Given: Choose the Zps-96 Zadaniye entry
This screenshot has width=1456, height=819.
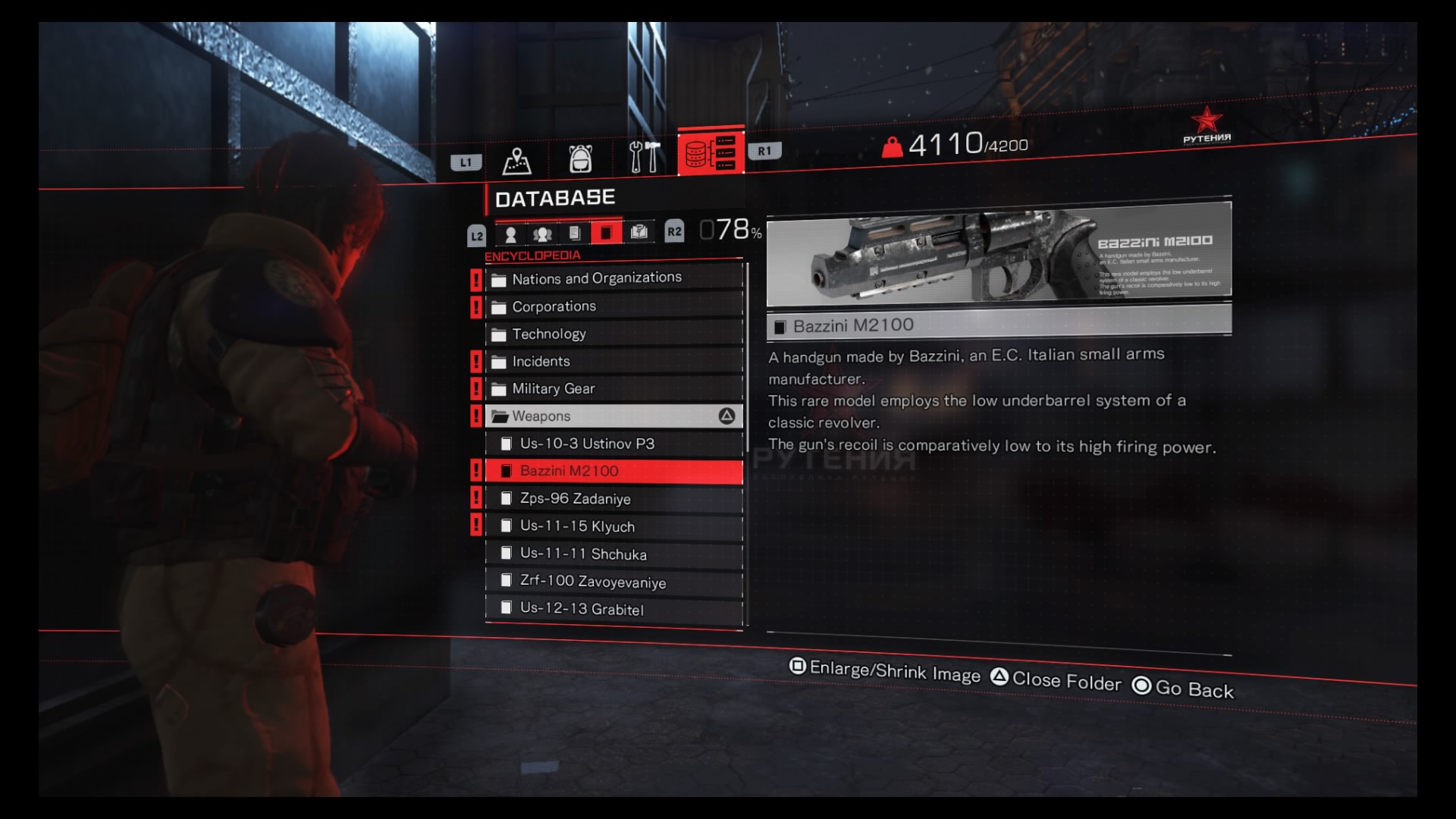Looking at the screenshot, I should pyautogui.click(x=575, y=498).
